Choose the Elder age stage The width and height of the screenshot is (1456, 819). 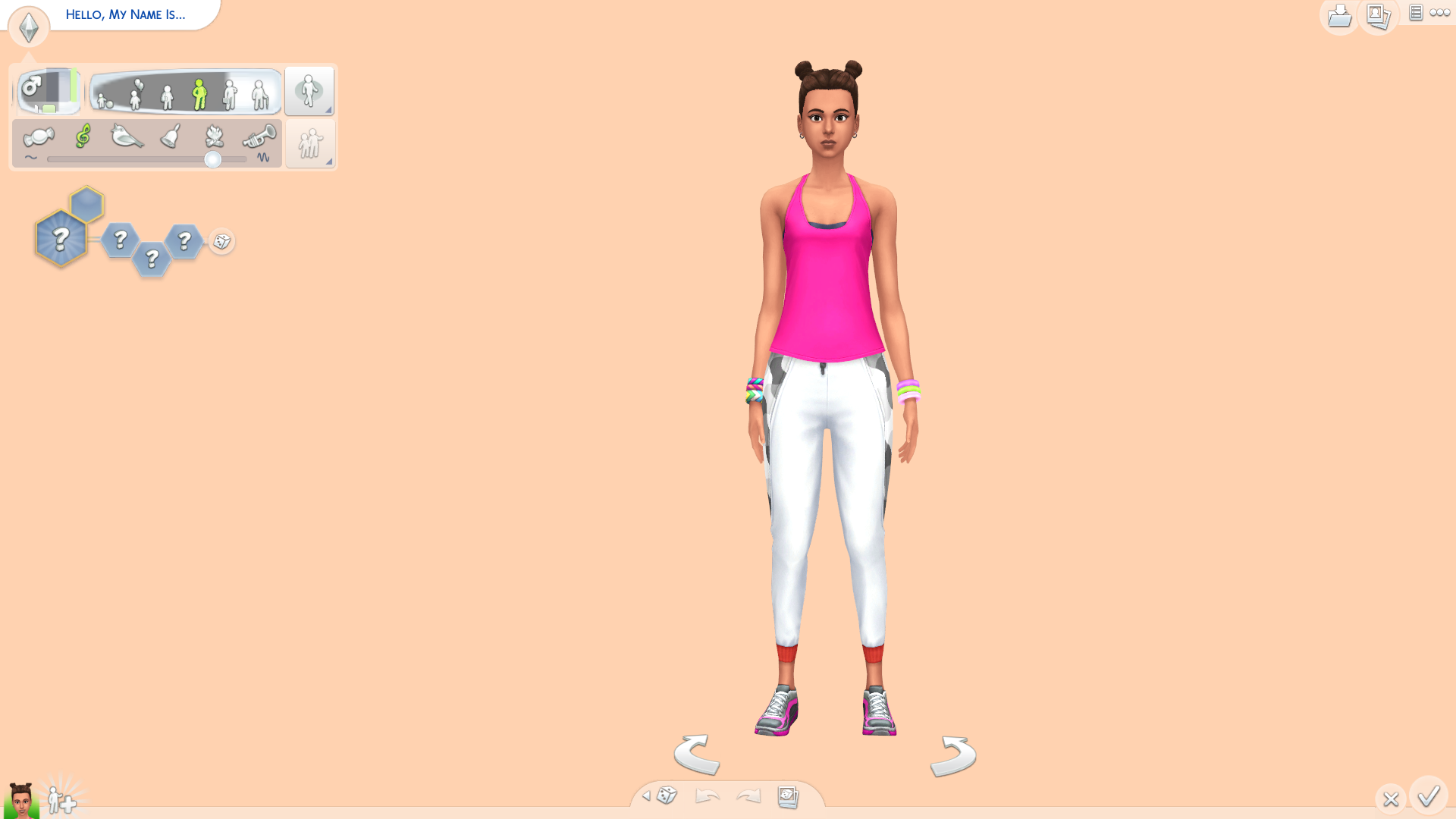click(261, 93)
